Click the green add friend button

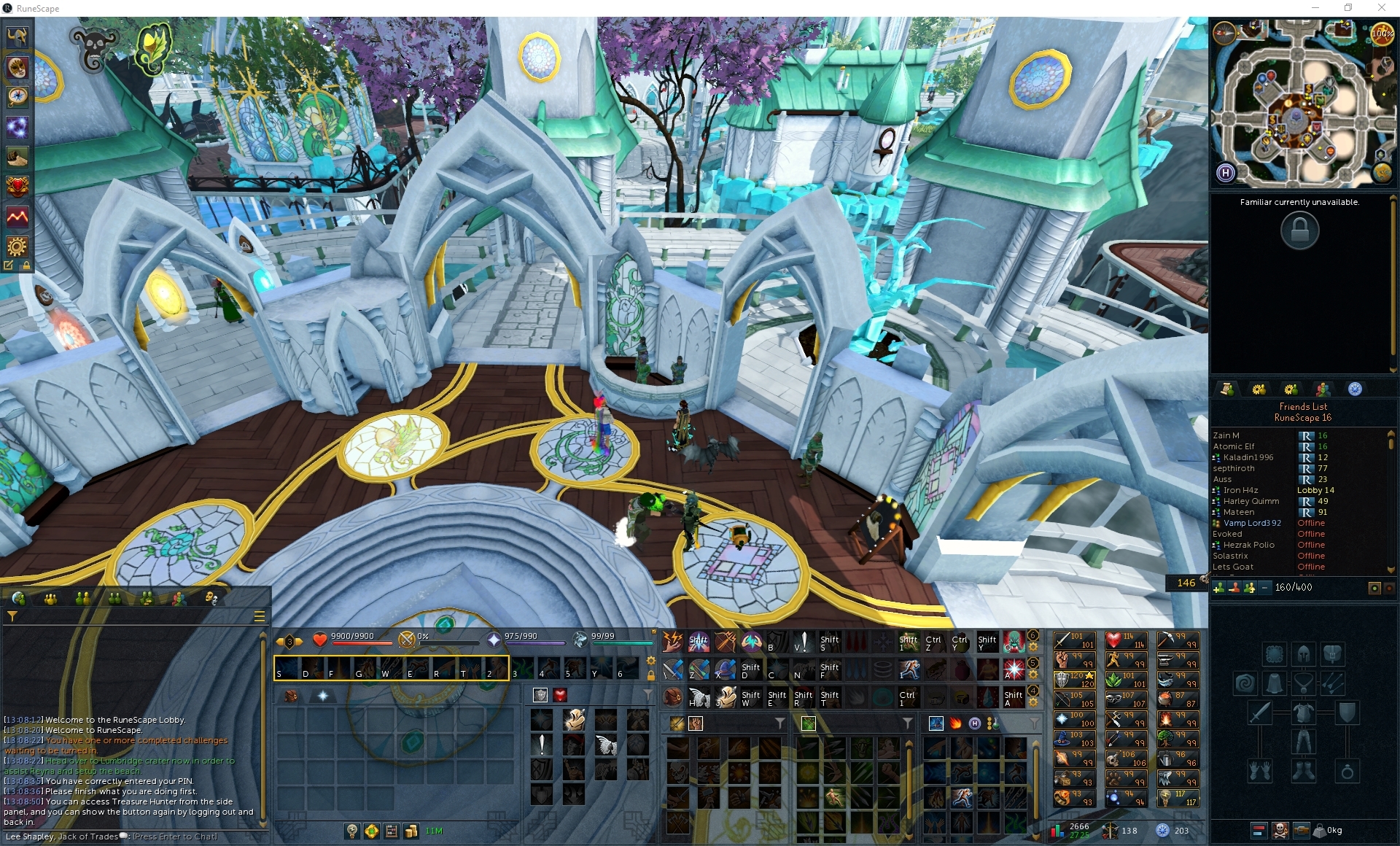pyautogui.click(x=1219, y=587)
